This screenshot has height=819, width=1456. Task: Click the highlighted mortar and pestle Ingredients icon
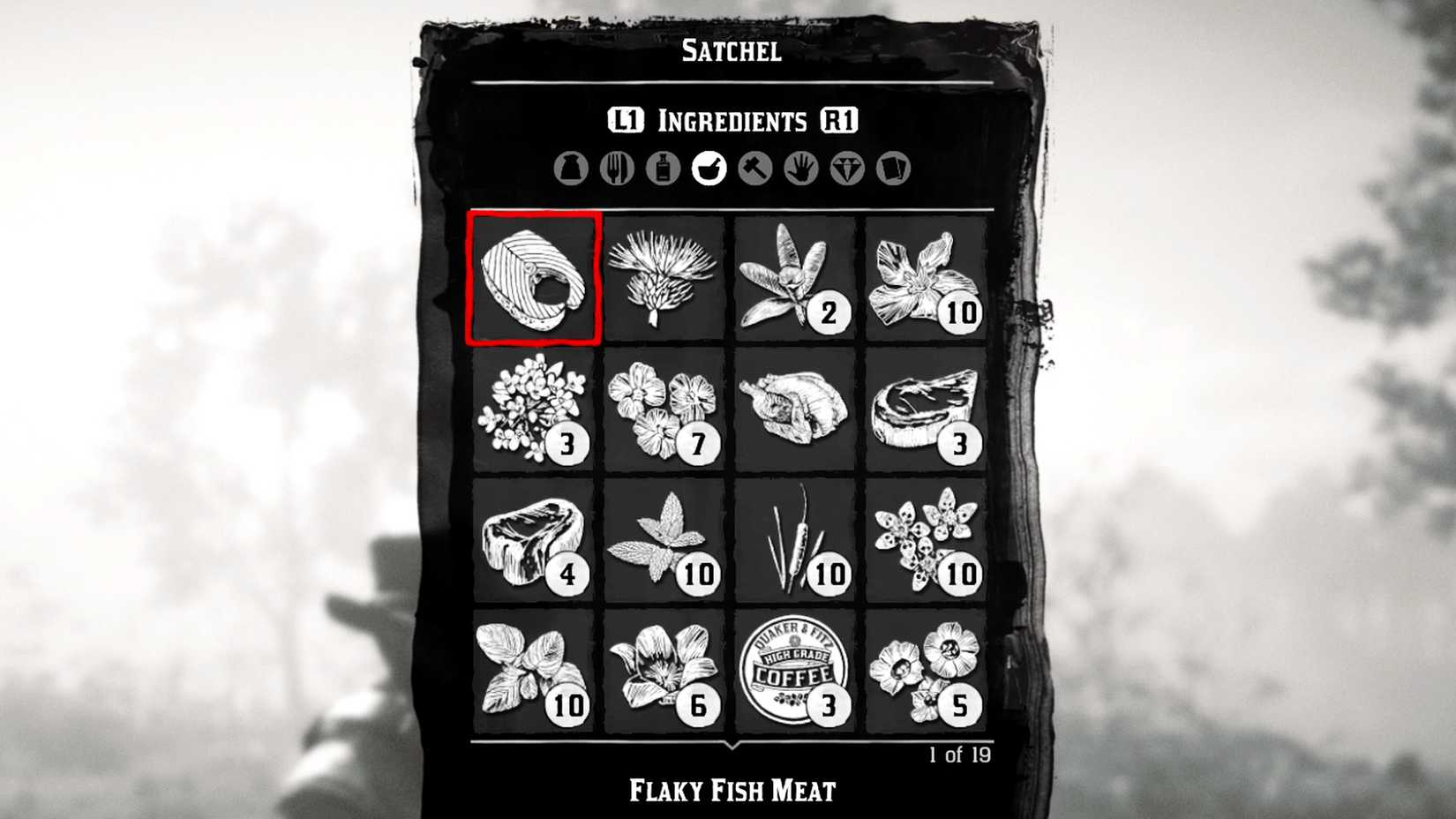tap(710, 168)
